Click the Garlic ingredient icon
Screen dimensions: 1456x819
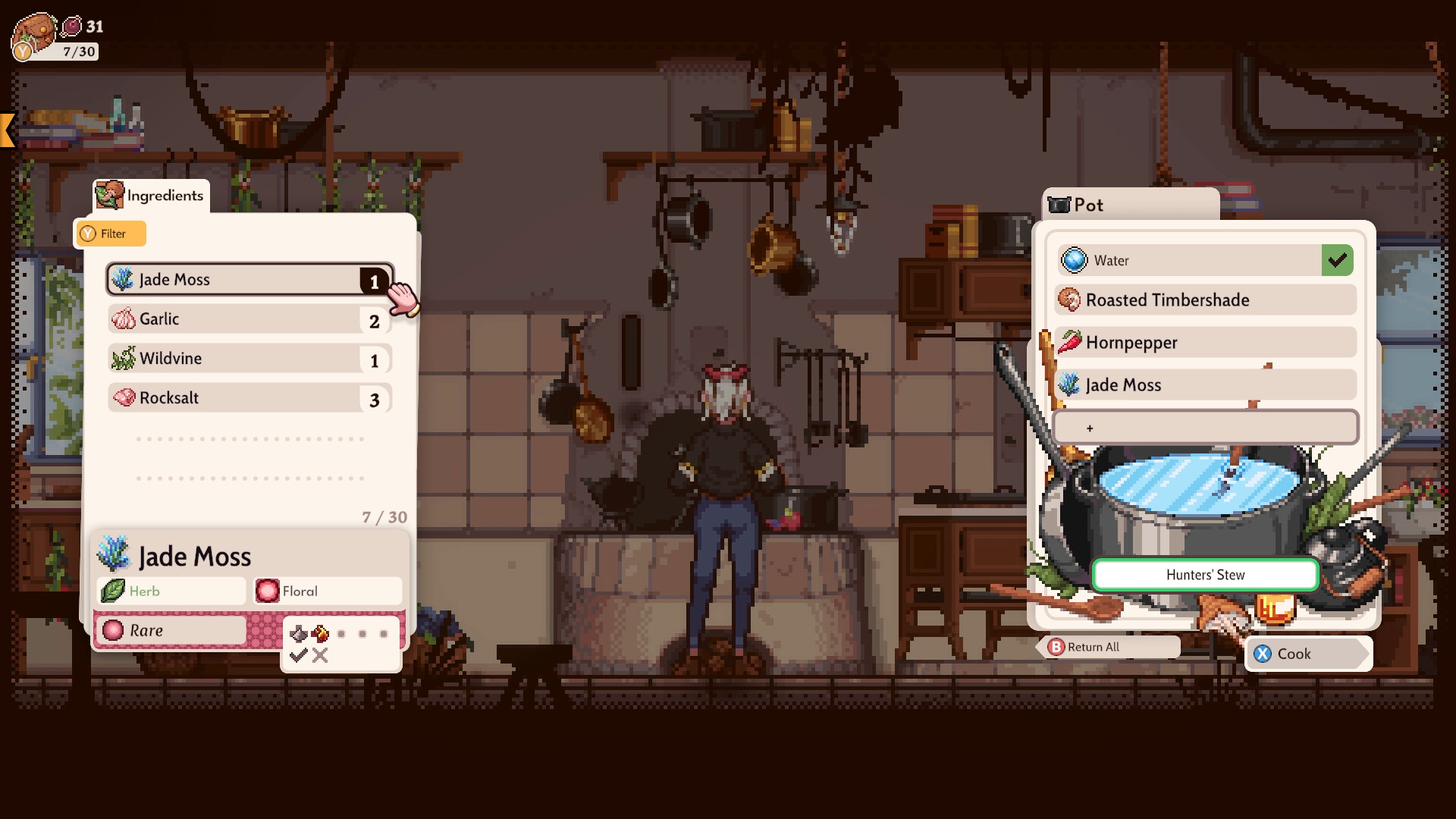coord(124,318)
